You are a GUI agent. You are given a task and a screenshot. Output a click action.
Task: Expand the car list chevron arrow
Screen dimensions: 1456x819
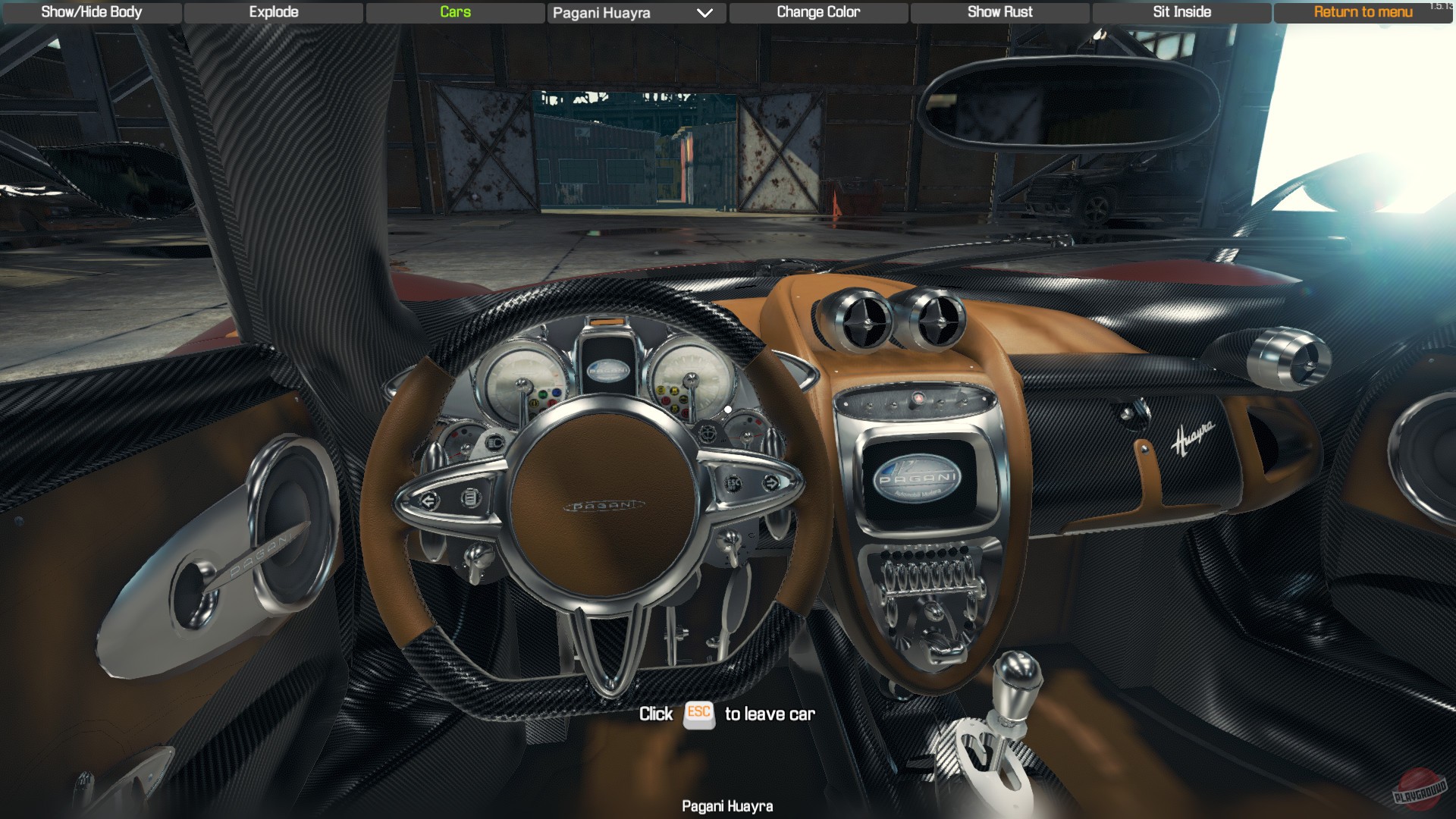(x=704, y=13)
